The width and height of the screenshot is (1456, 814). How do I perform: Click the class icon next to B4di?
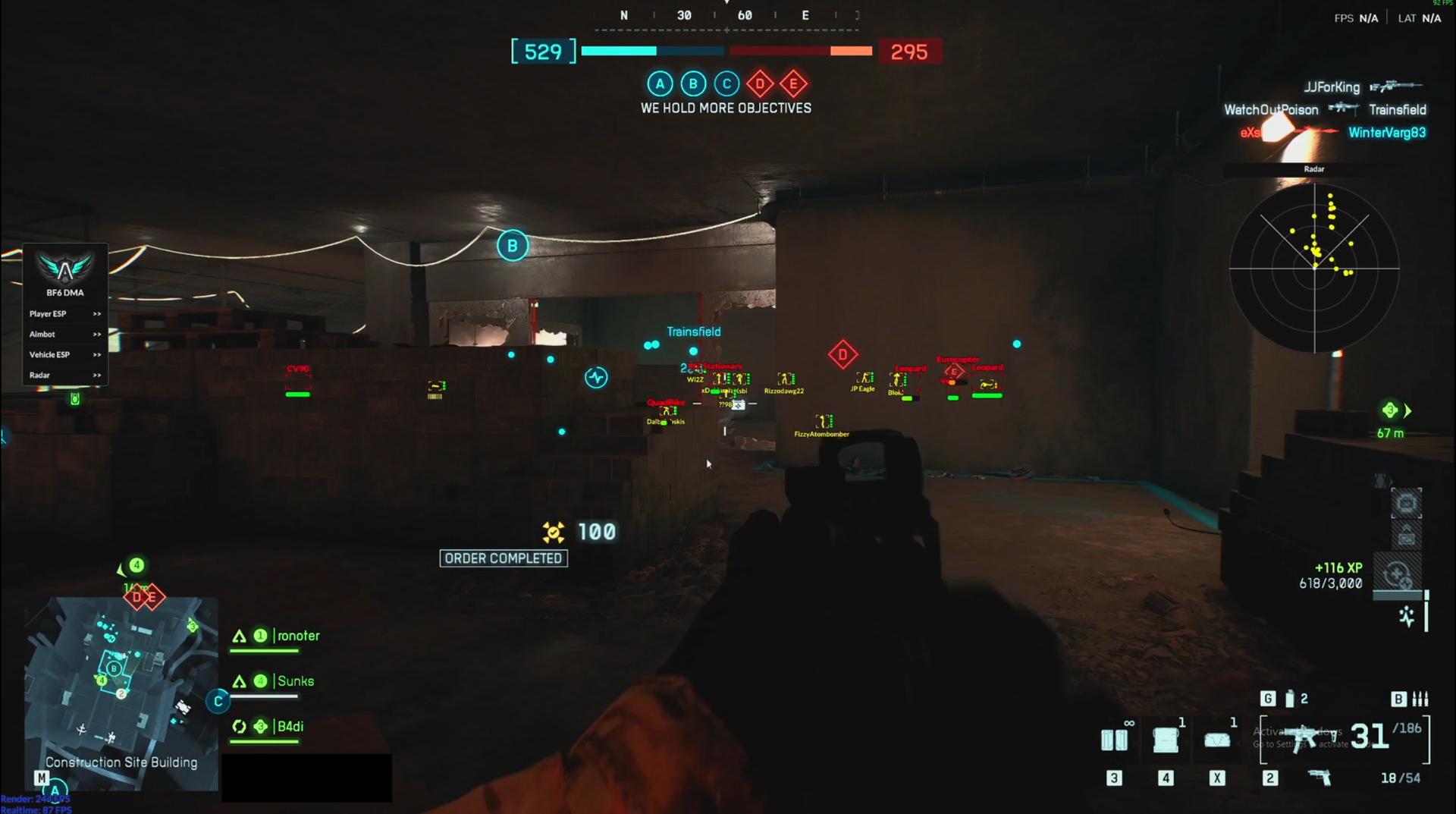pos(240,726)
